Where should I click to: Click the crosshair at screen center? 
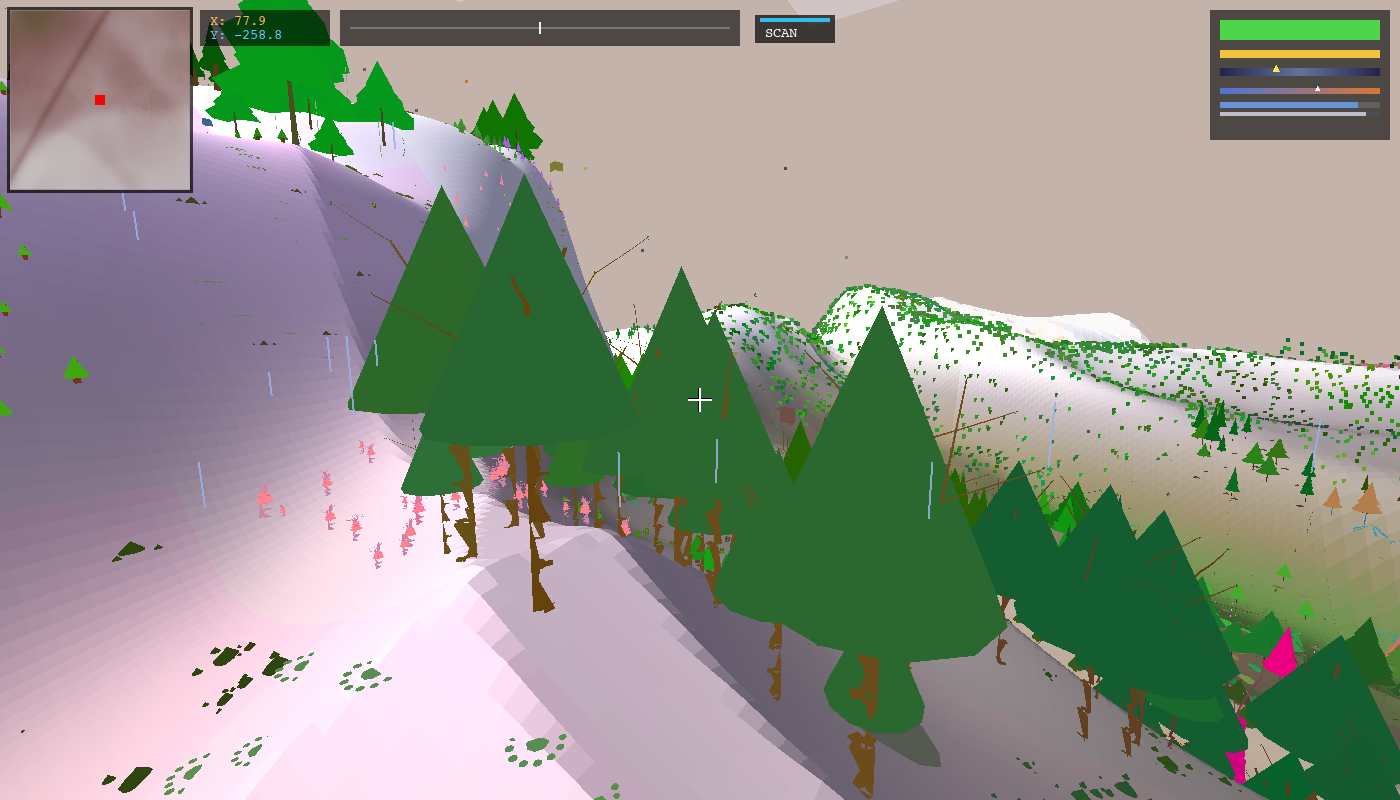coord(700,400)
